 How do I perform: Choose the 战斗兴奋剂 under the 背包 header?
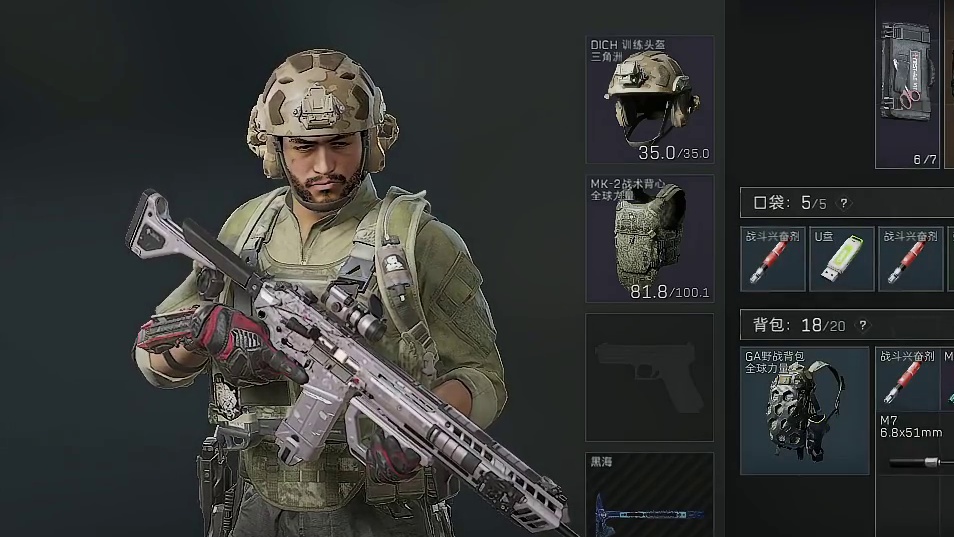(x=908, y=380)
